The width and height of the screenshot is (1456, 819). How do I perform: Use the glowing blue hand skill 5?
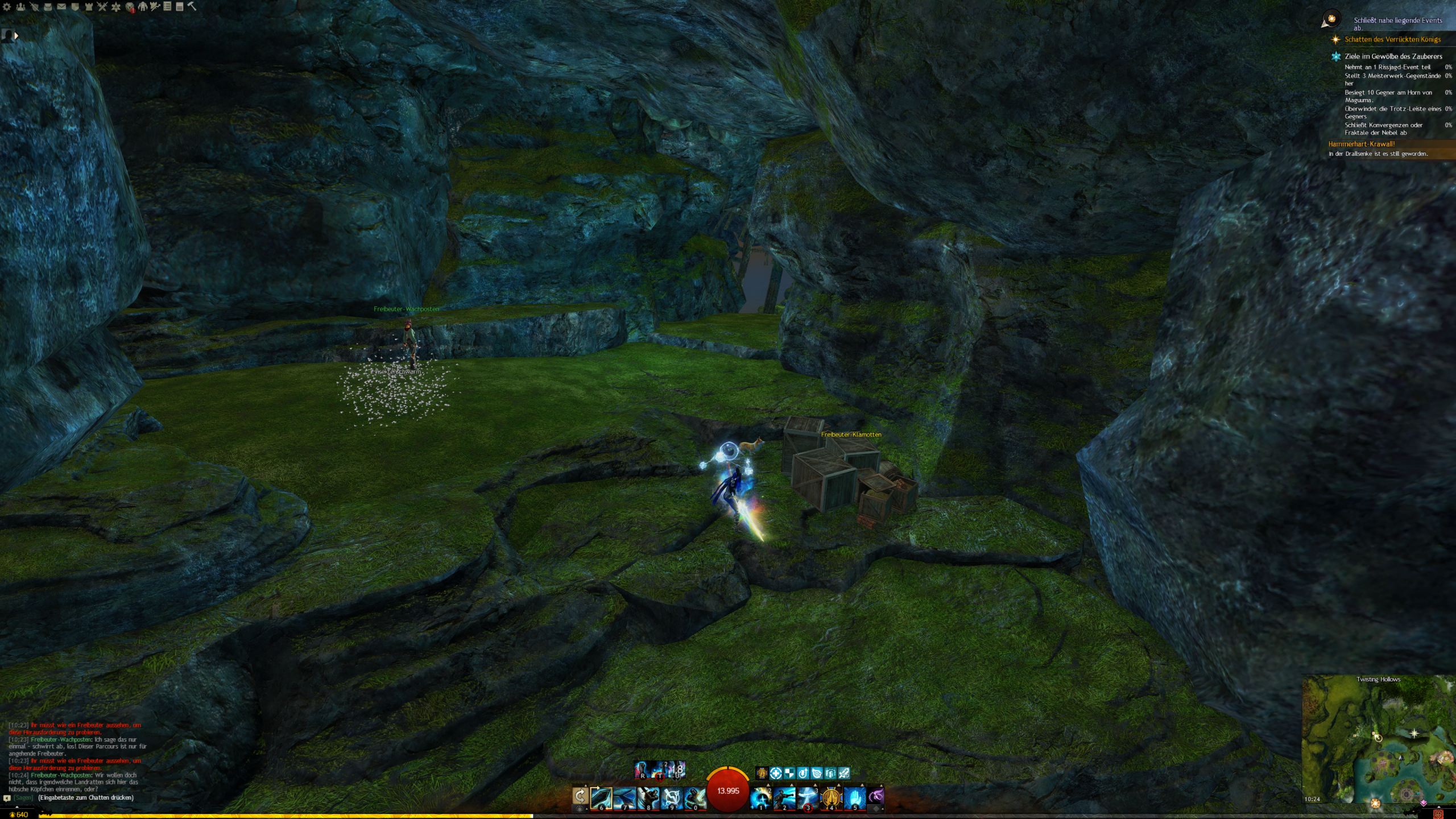pos(854,798)
